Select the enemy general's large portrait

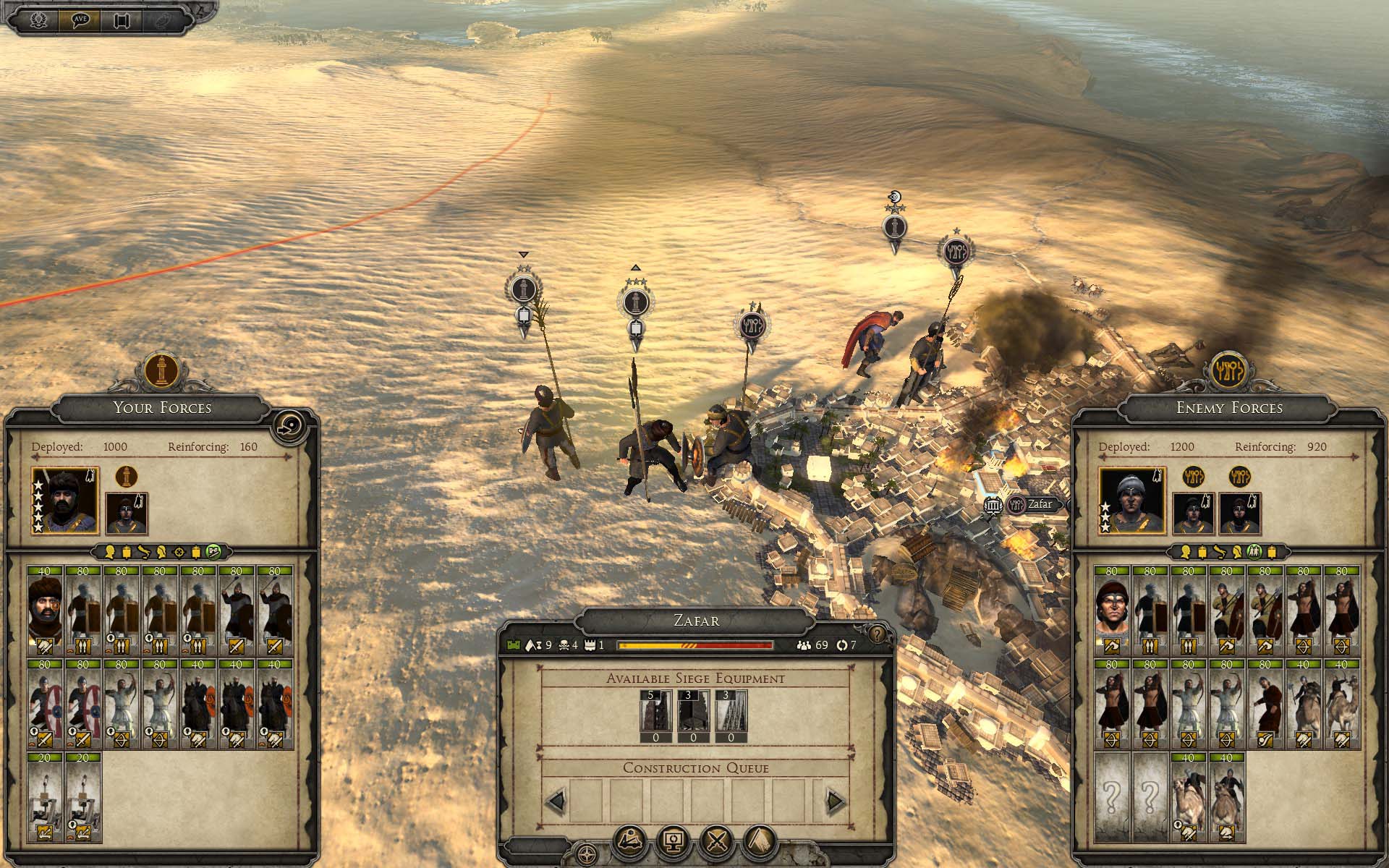click(1132, 501)
